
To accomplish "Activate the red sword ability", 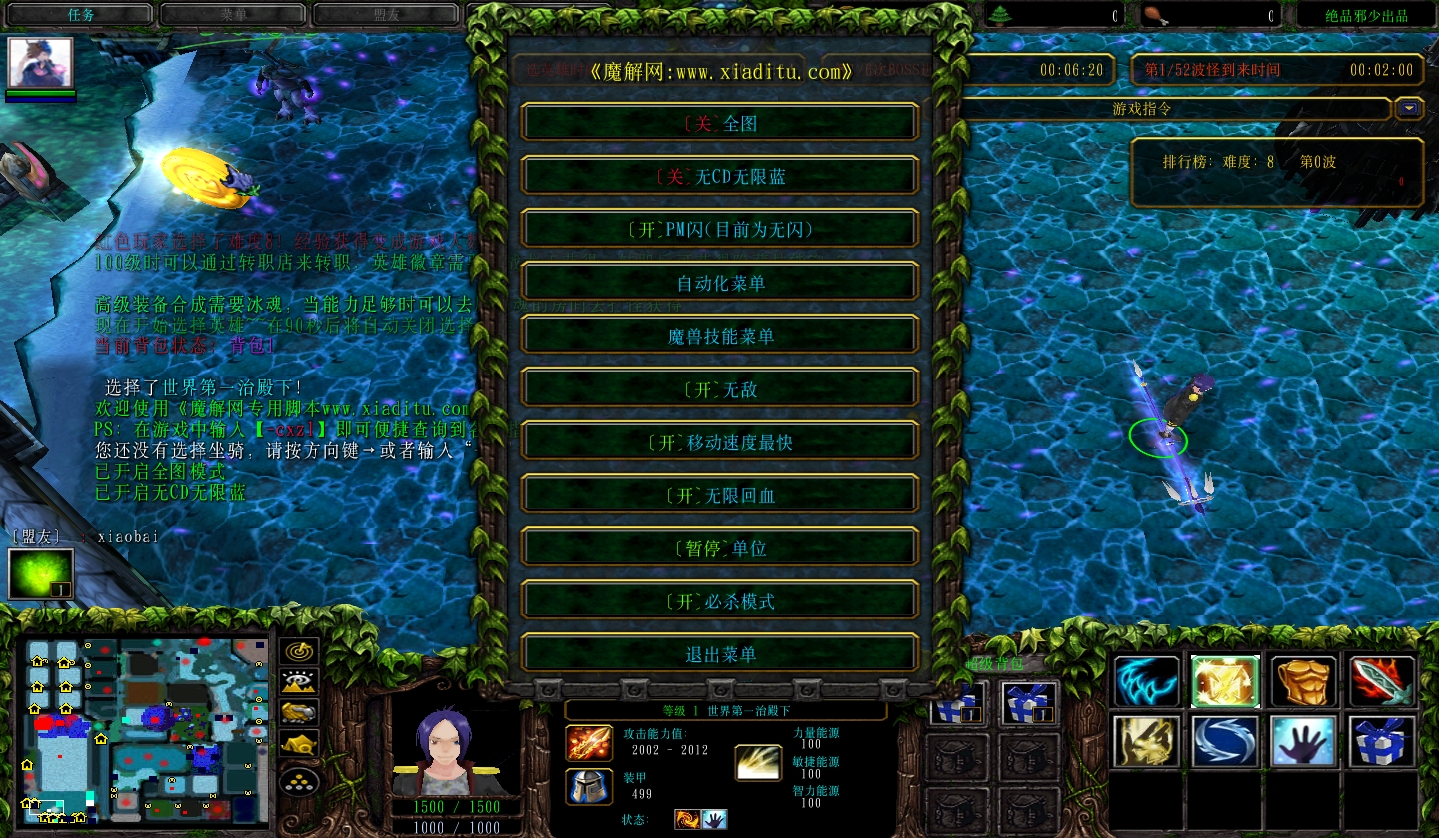I will pos(1382,682).
